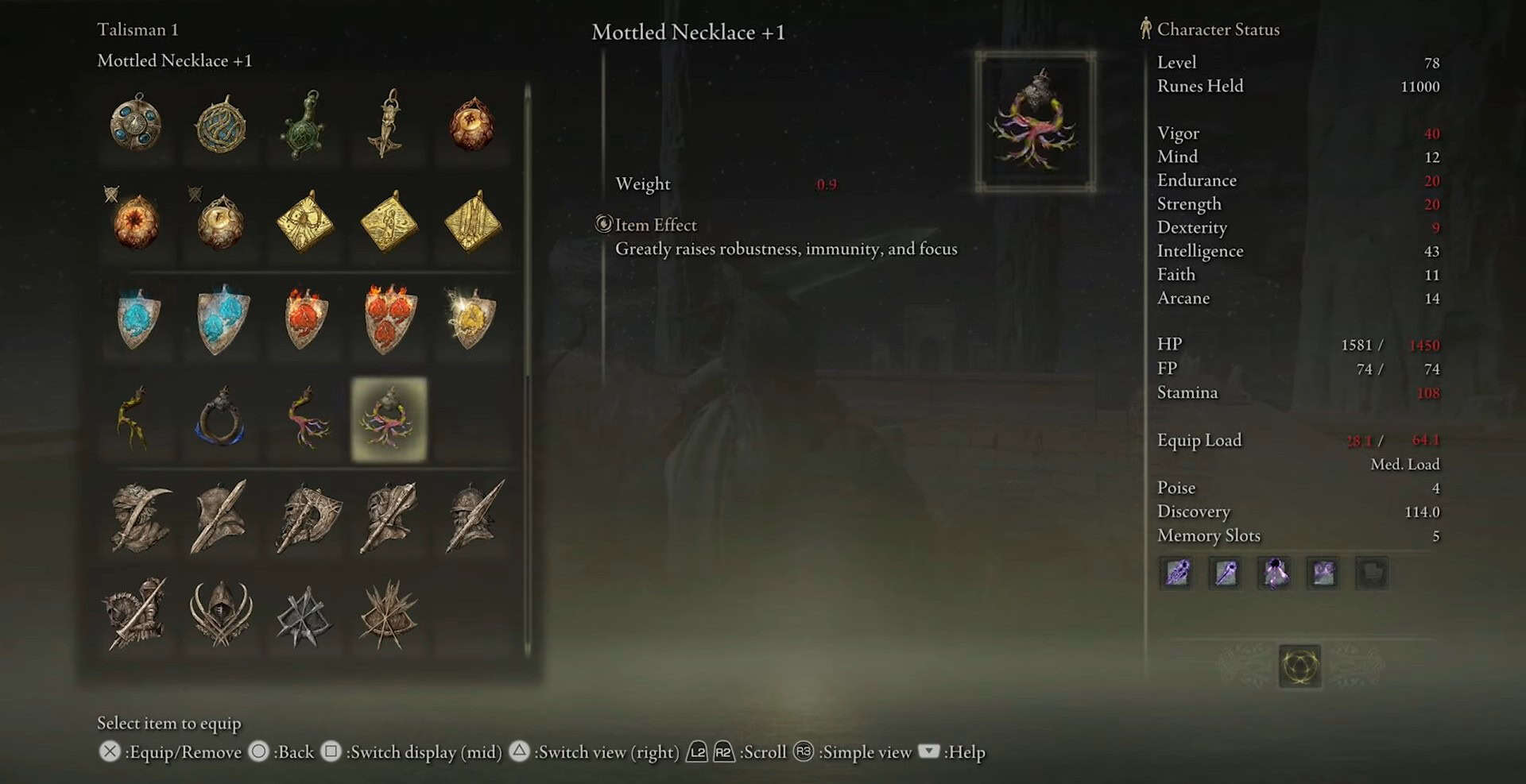Select the triple red flame shield talisman
Viewport: 1526px width, 784px height.
click(x=389, y=319)
